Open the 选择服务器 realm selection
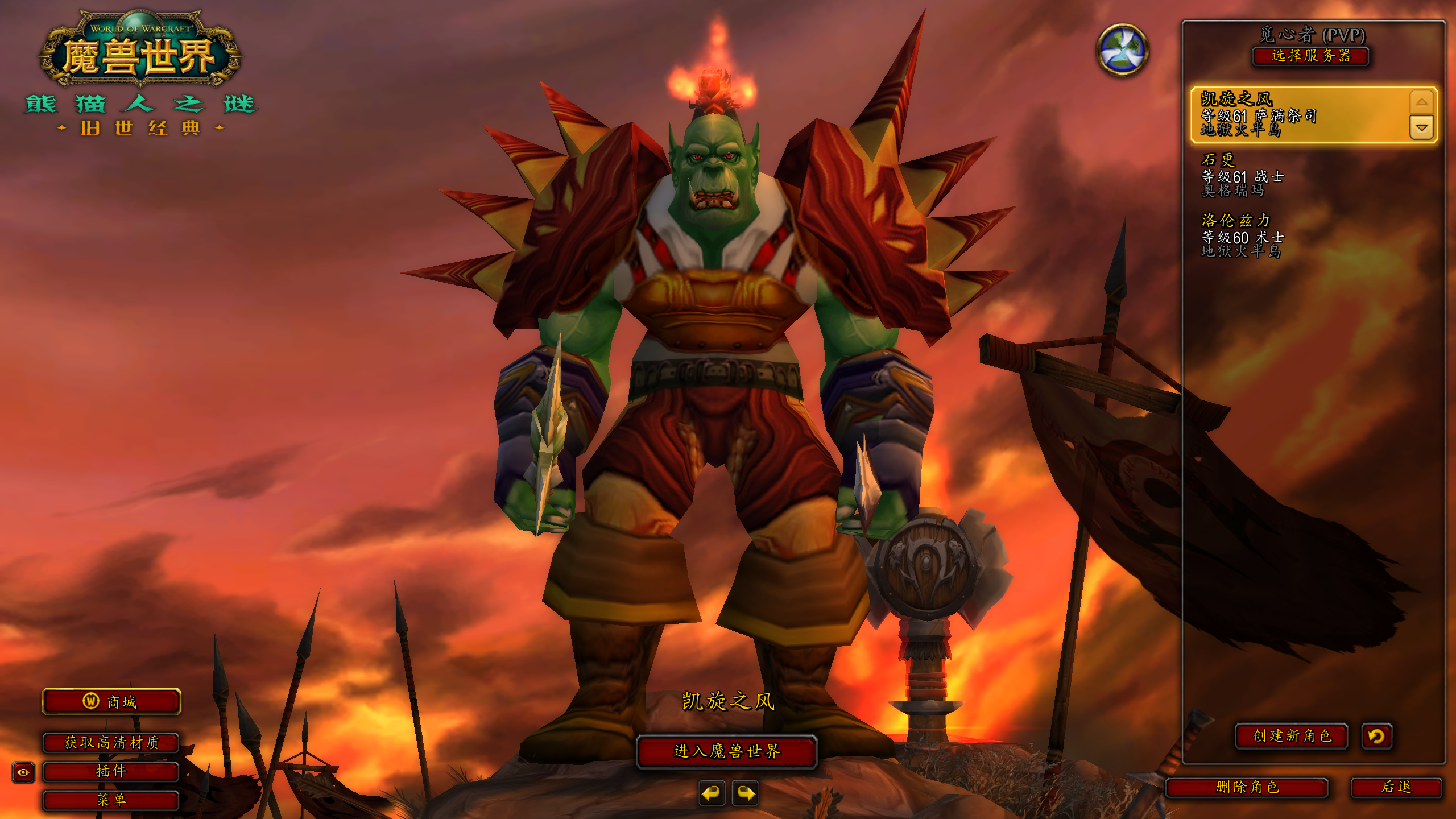This screenshot has width=1456, height=819. pos(1310,56)
